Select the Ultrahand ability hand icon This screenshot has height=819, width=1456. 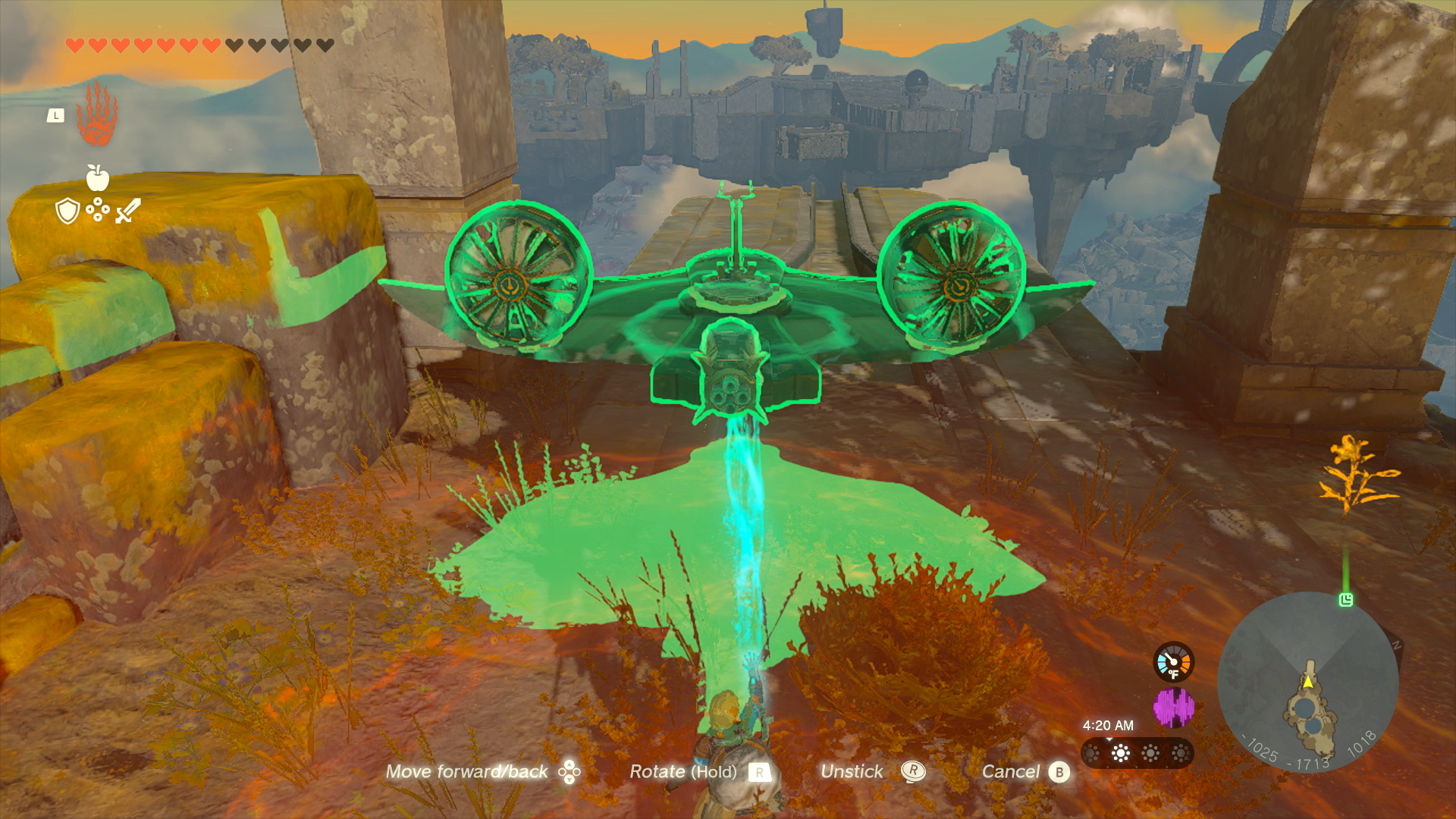click(x=97, y=115)
